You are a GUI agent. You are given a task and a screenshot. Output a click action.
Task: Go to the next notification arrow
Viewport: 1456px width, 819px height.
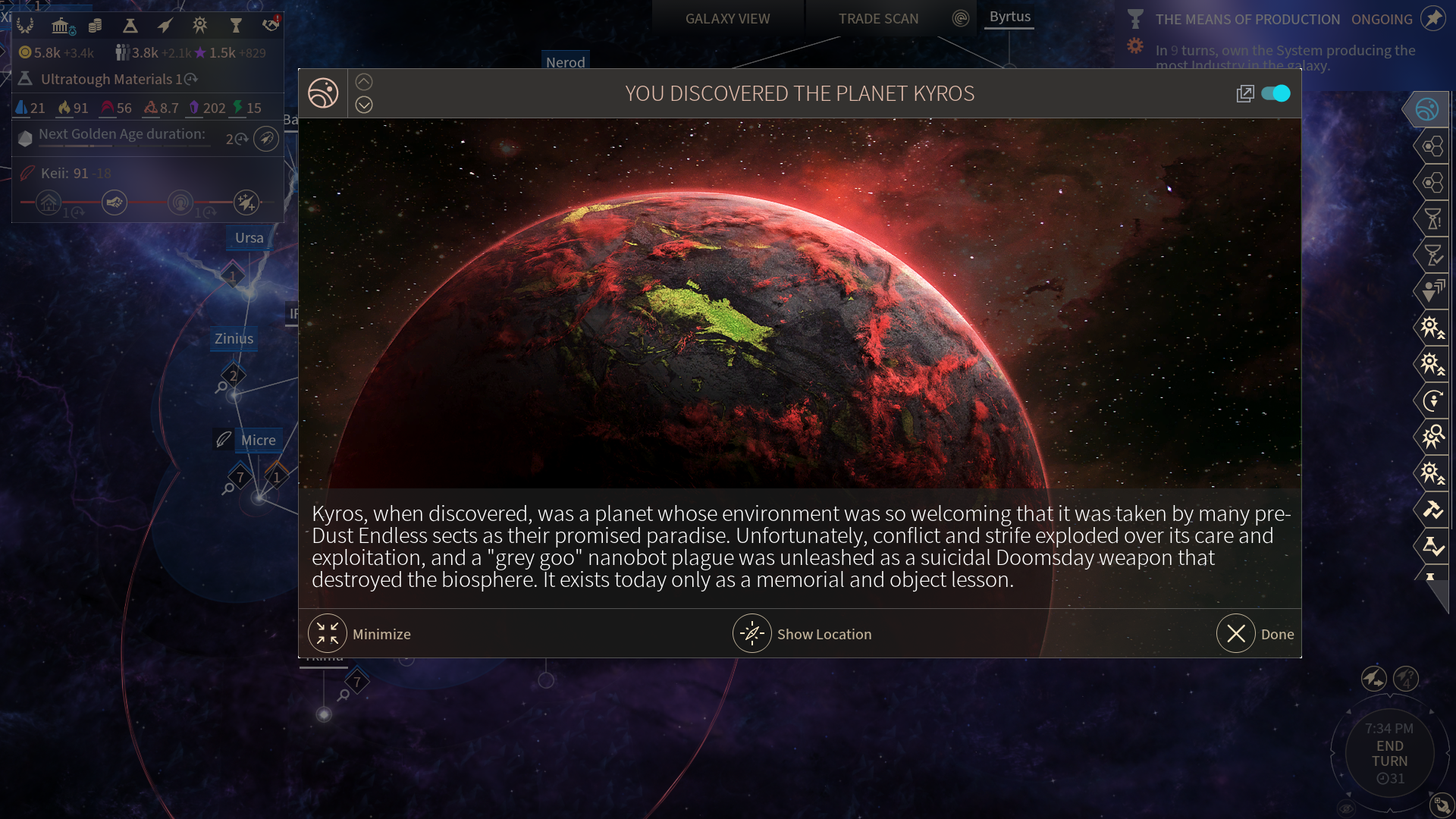tap(364, 105)
